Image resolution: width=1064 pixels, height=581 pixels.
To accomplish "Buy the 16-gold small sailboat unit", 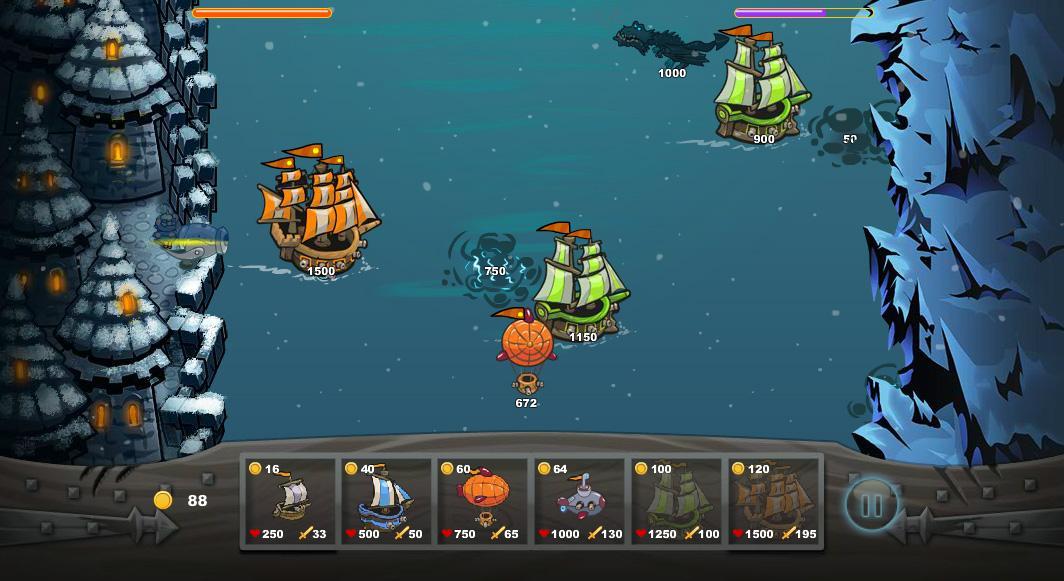I will coord(289,501).
